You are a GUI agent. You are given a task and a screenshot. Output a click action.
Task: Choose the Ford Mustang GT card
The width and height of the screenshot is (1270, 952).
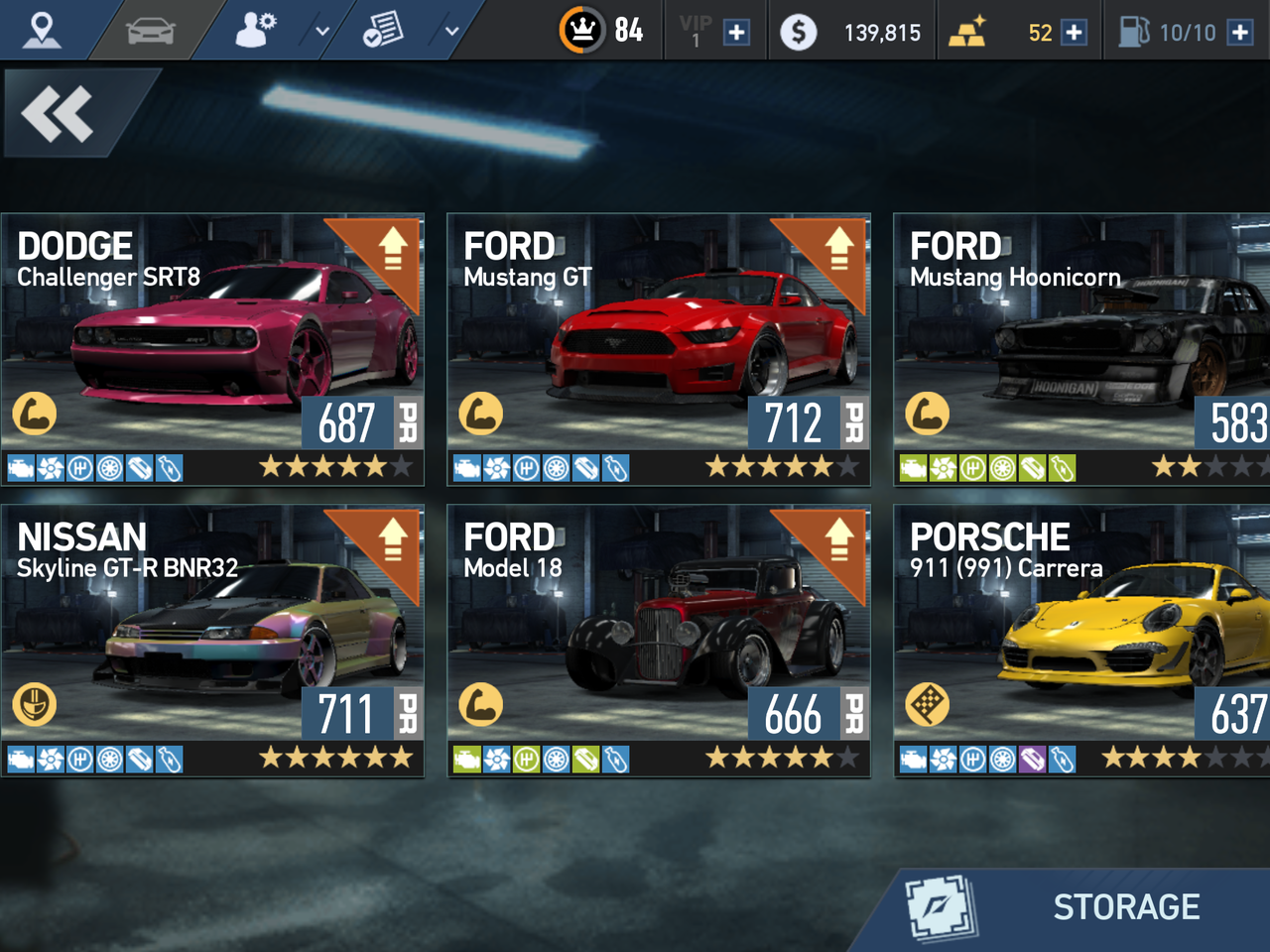pyautogui.click(x=659, y=349)
